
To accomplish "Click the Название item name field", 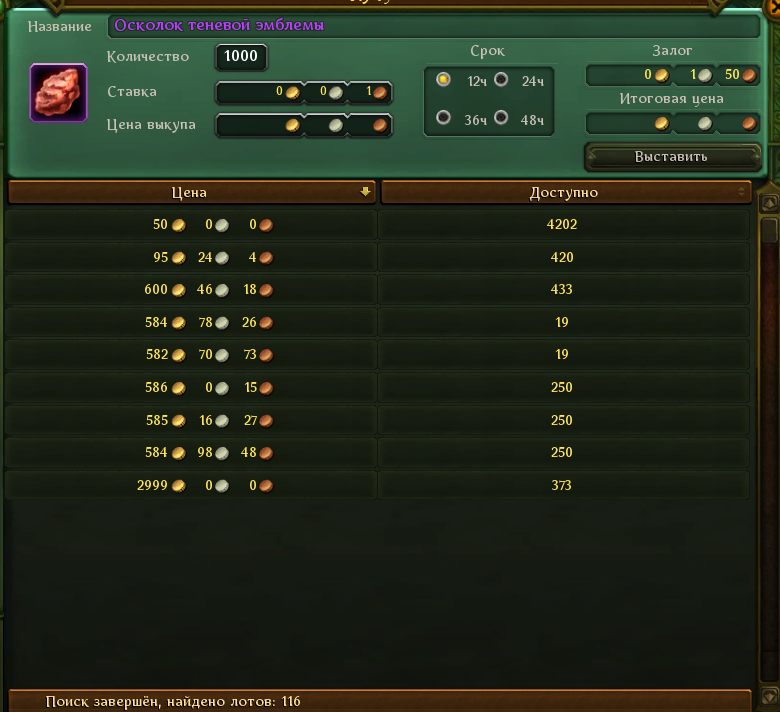I will coord(433,26).
